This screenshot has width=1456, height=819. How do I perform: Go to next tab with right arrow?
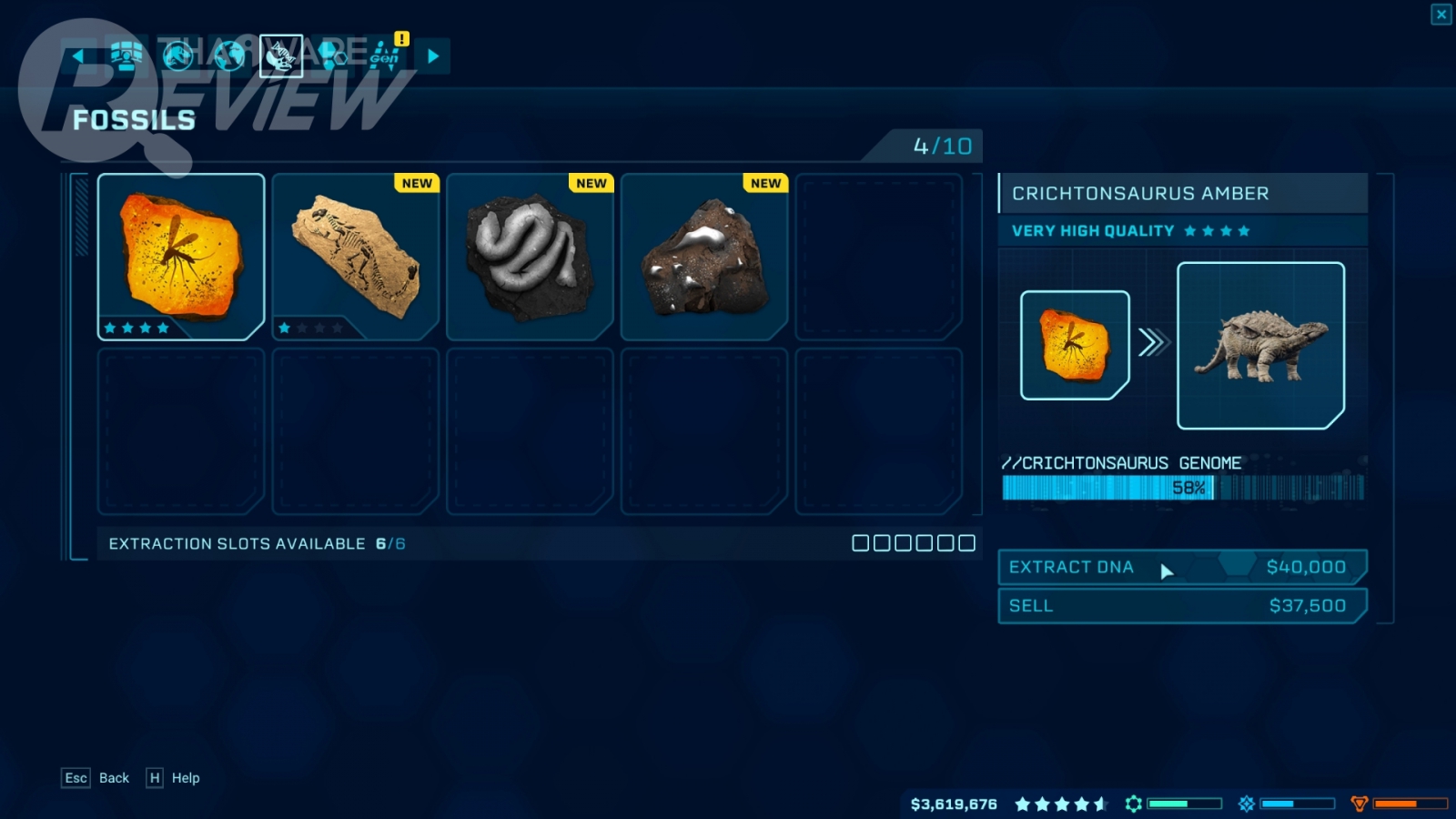tap(433, 56)
